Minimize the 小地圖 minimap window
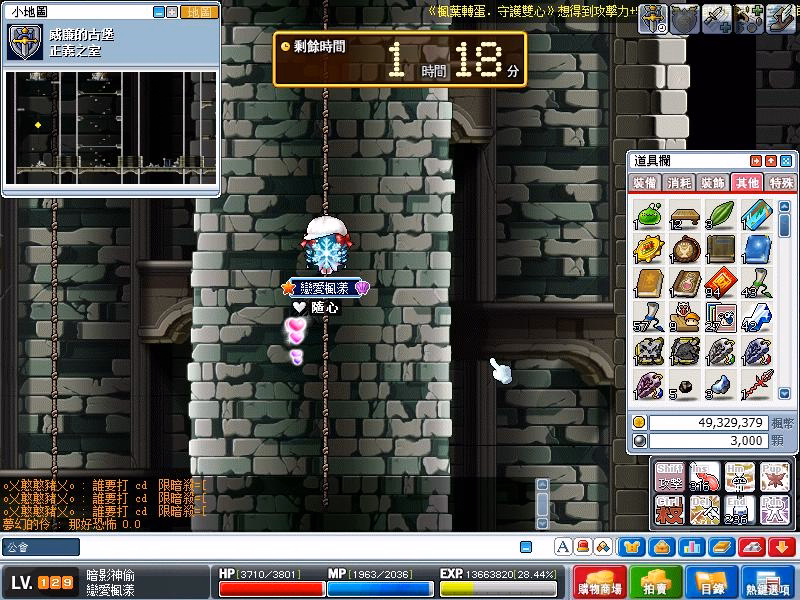 [x=159, y=12]
